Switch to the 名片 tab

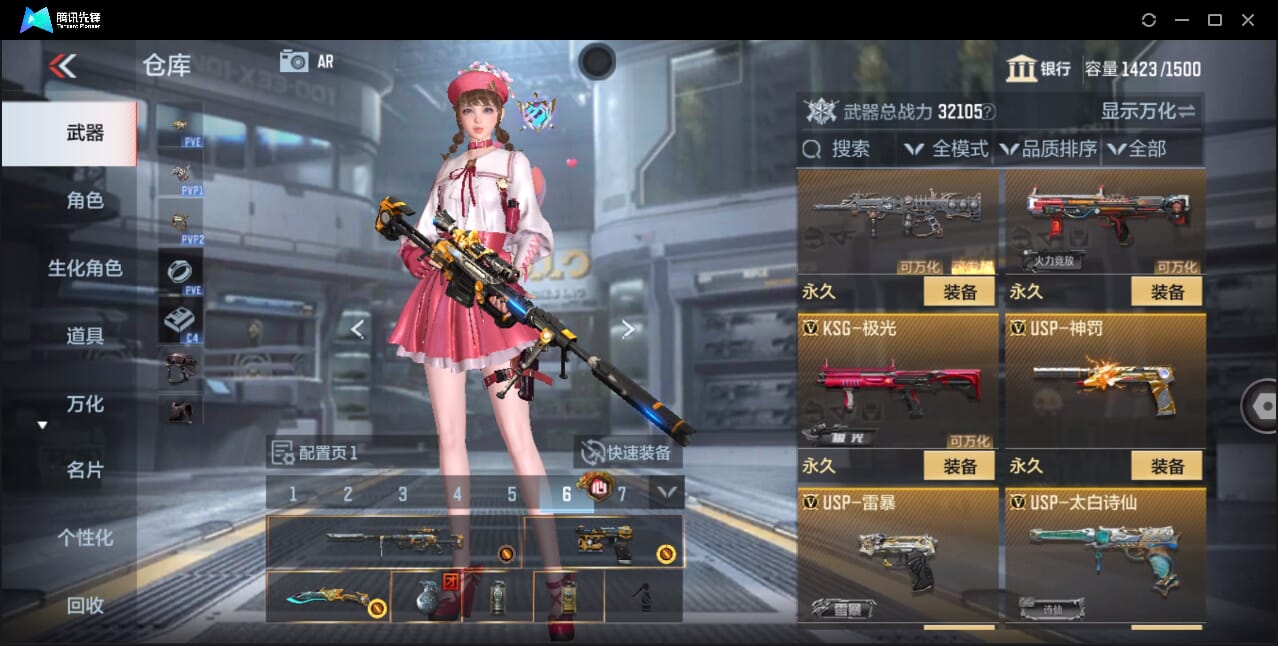pyautogui.click(x=85, y=470)
